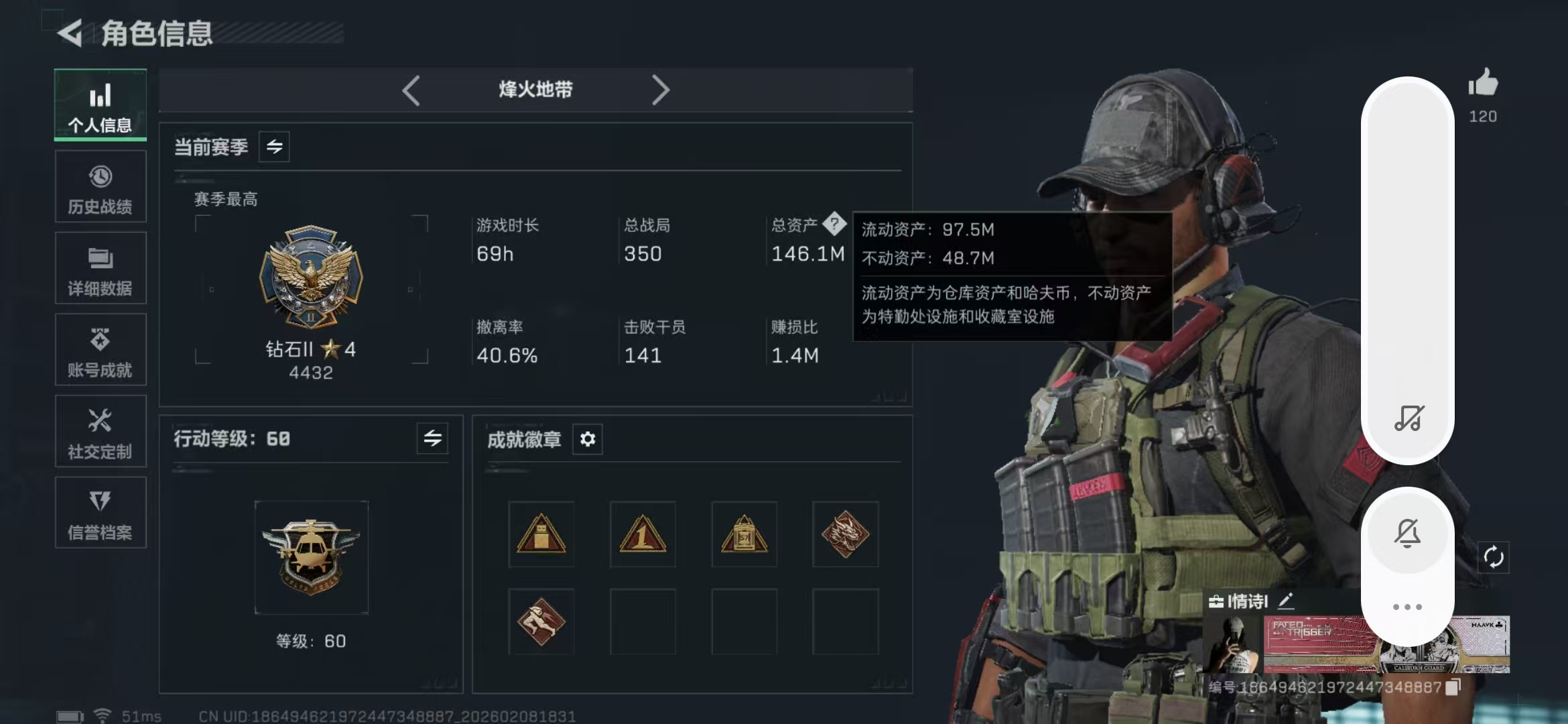Screen dimensions: 1568x724
Task: Open the 成就徽章 settings gear
Action: tap(588, 439)
